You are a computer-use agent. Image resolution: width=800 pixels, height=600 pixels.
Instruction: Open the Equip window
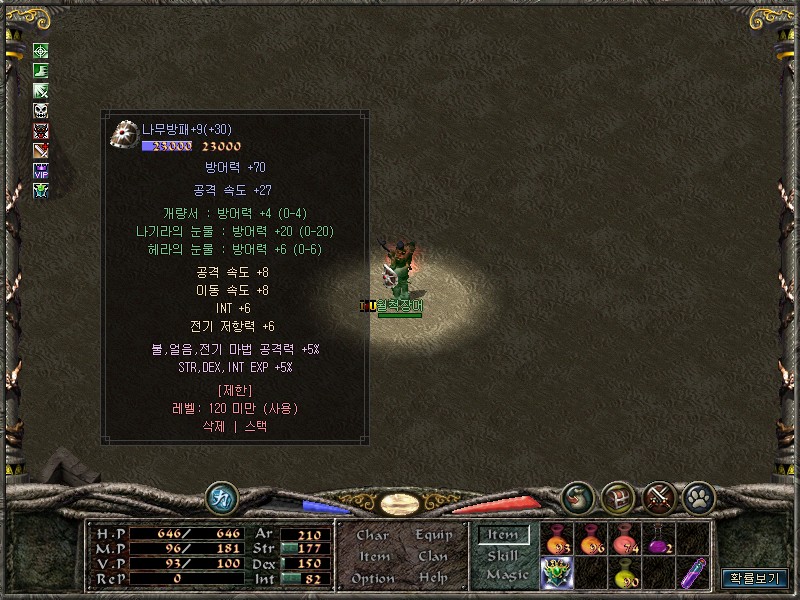[x=433, y=536]
